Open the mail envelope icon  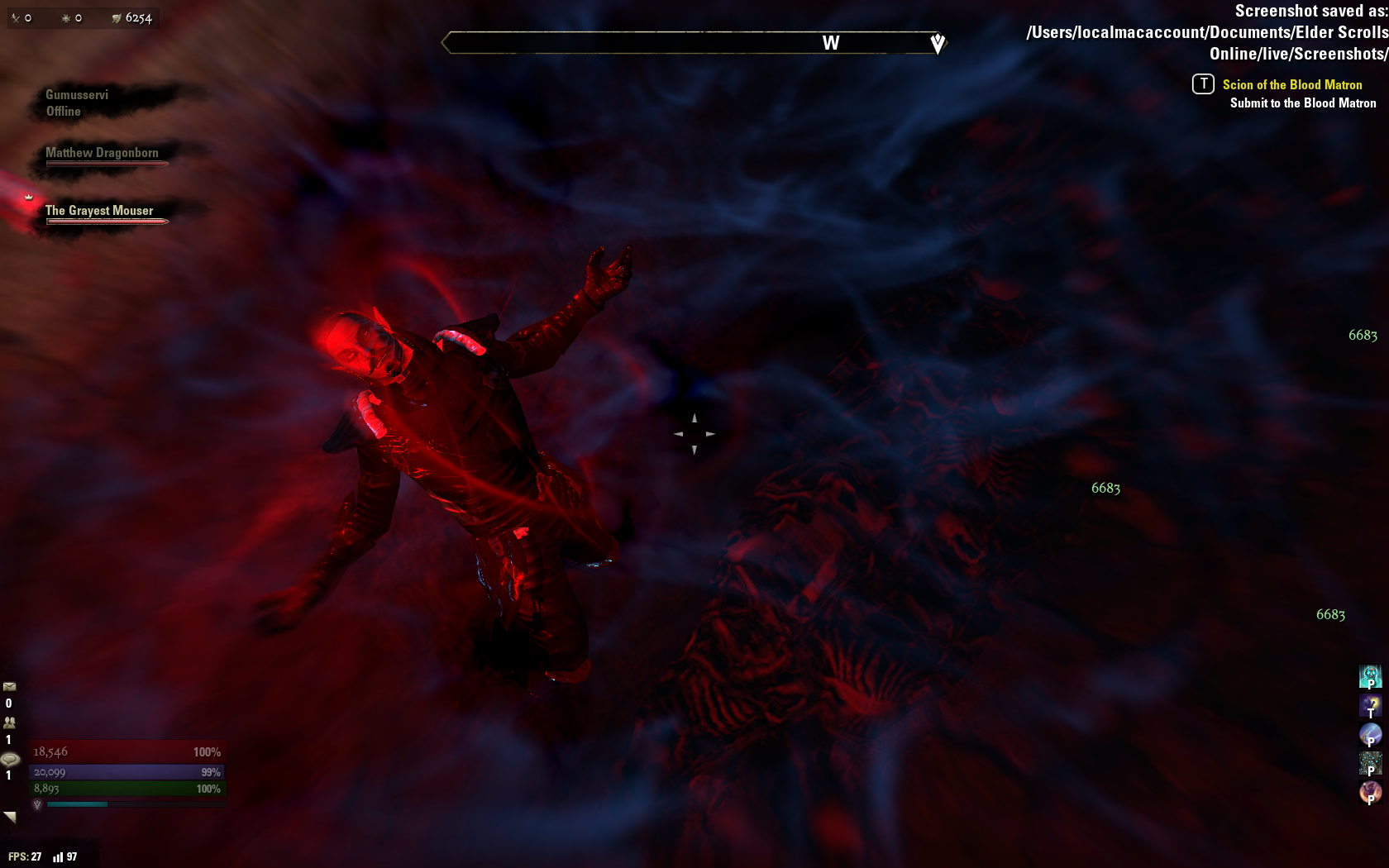(10, 686)
